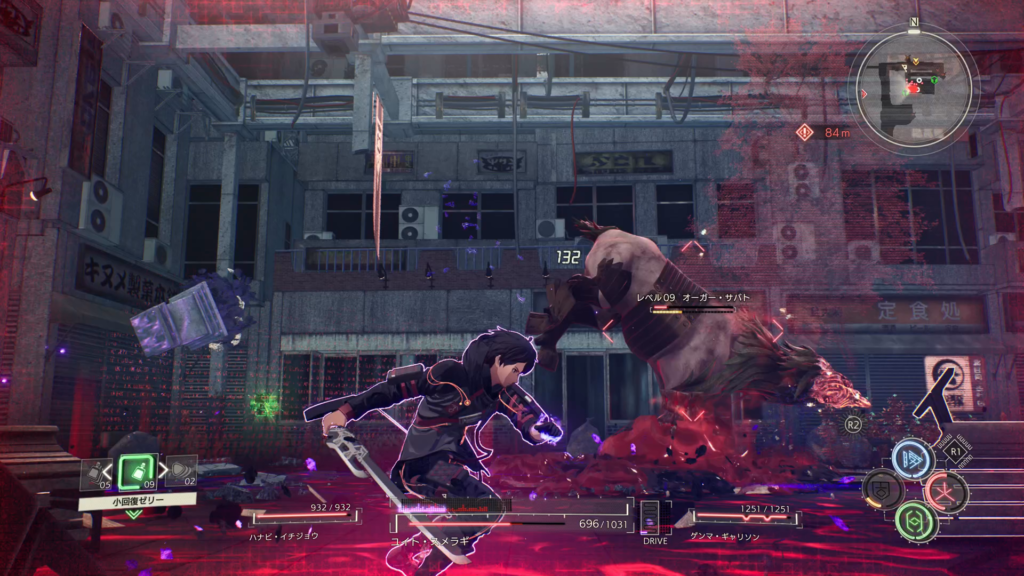Click the red objective distance marker icon
1024x576 pixels.
point(805,131)
